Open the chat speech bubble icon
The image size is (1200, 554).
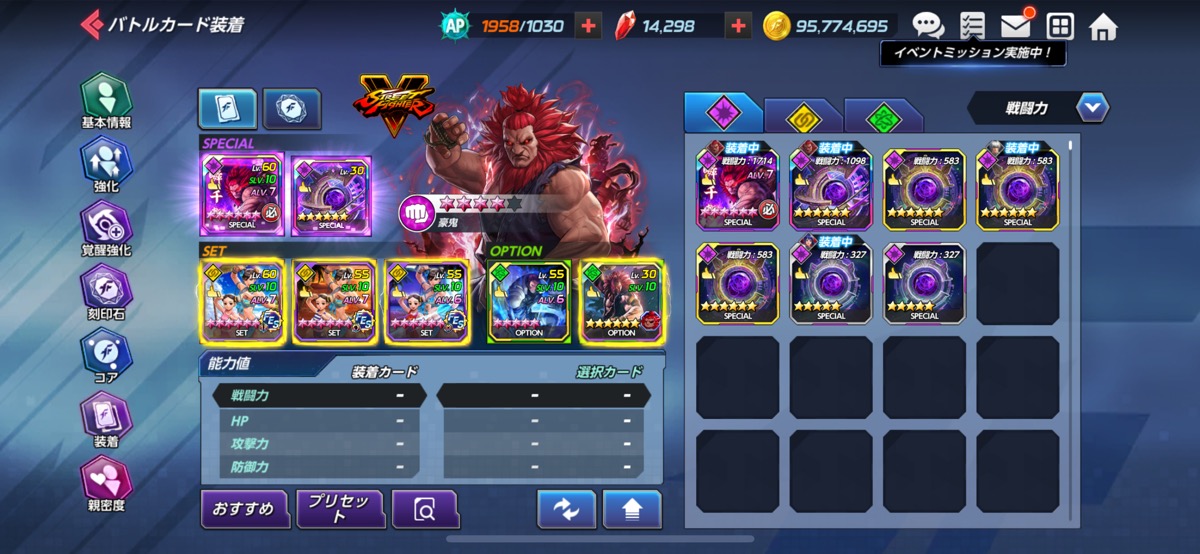[x=928, y=25]
